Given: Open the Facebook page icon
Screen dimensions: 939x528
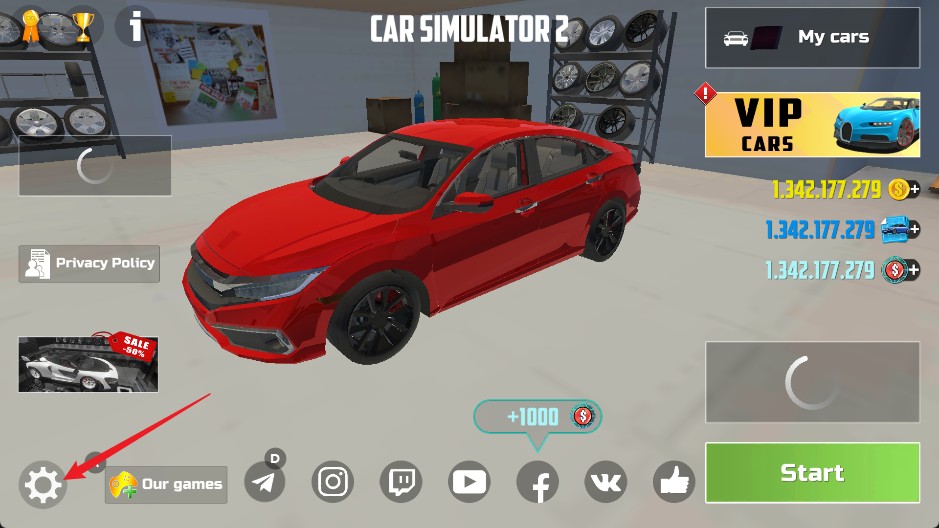Looking at the screenshot, I should click(x=537, y=484).
